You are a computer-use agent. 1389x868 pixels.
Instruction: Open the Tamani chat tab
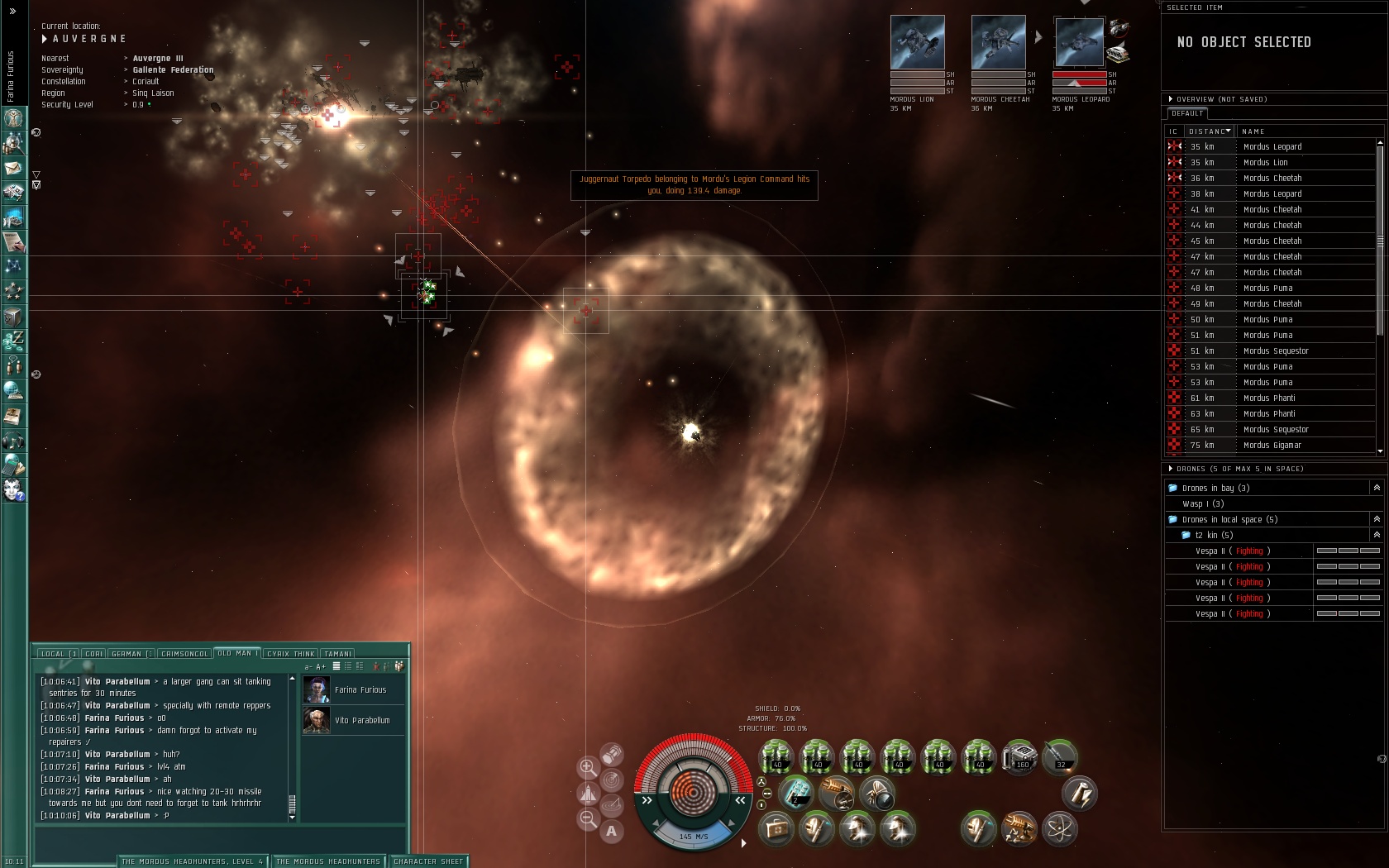(x=337, y=654)
